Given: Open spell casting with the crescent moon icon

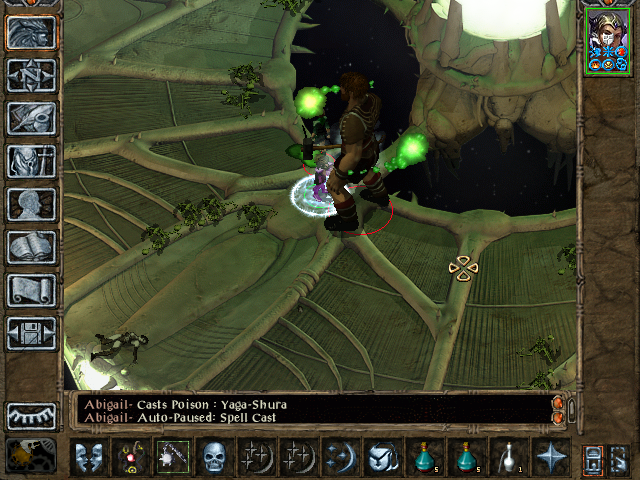Looking at the screenshot, I should [x=340, y=457].
